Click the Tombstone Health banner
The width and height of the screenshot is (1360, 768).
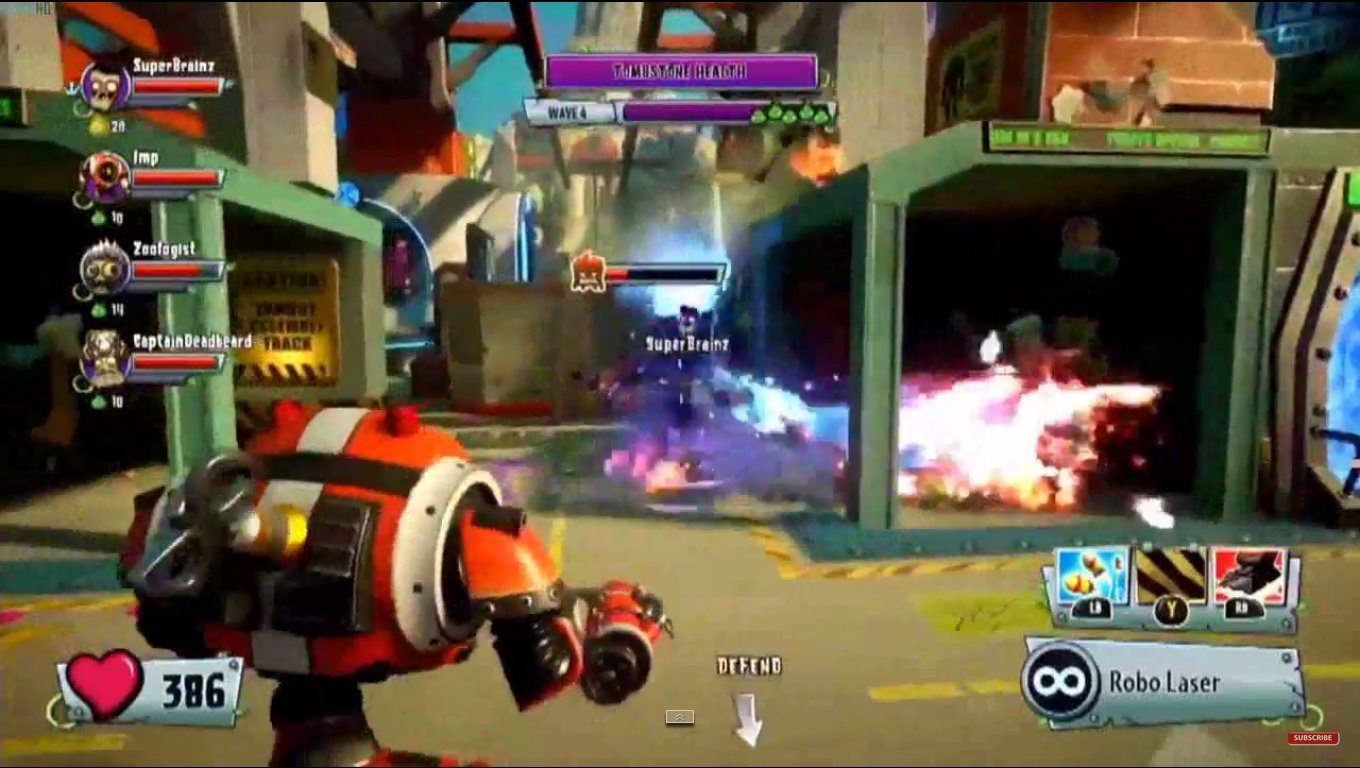coord(678,71)
